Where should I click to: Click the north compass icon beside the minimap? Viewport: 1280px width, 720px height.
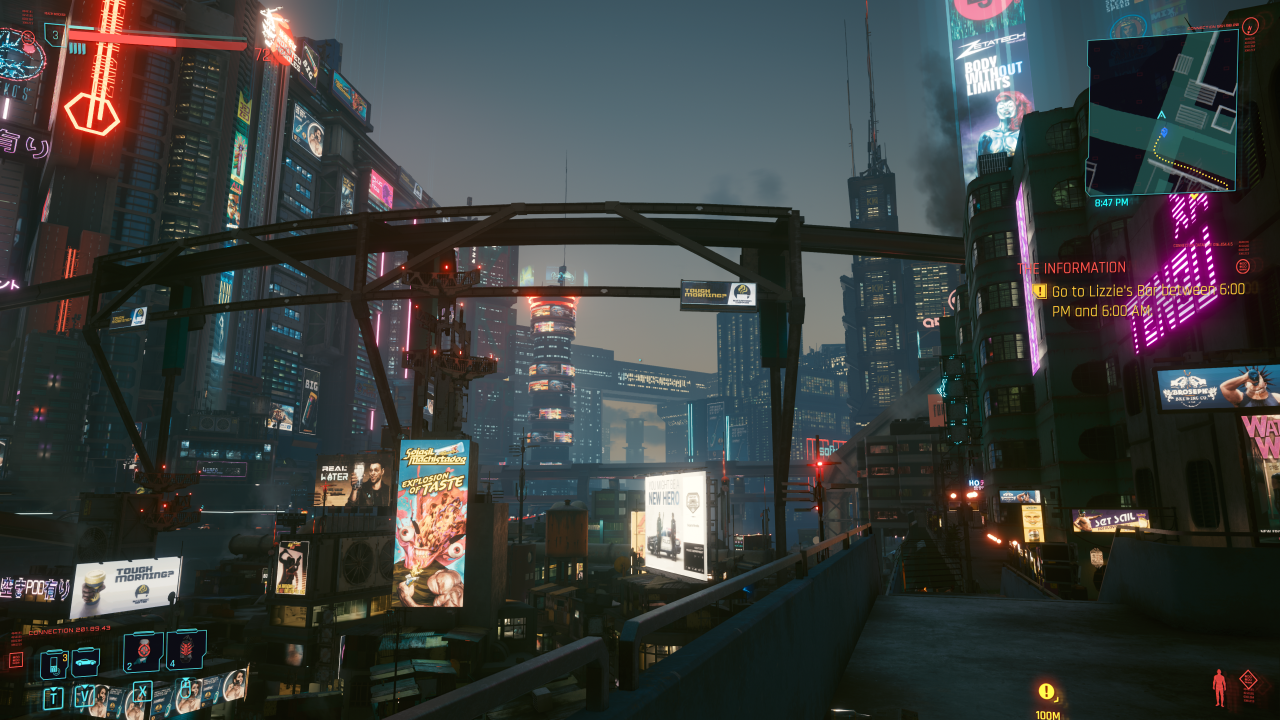[x=1249, y=27]
